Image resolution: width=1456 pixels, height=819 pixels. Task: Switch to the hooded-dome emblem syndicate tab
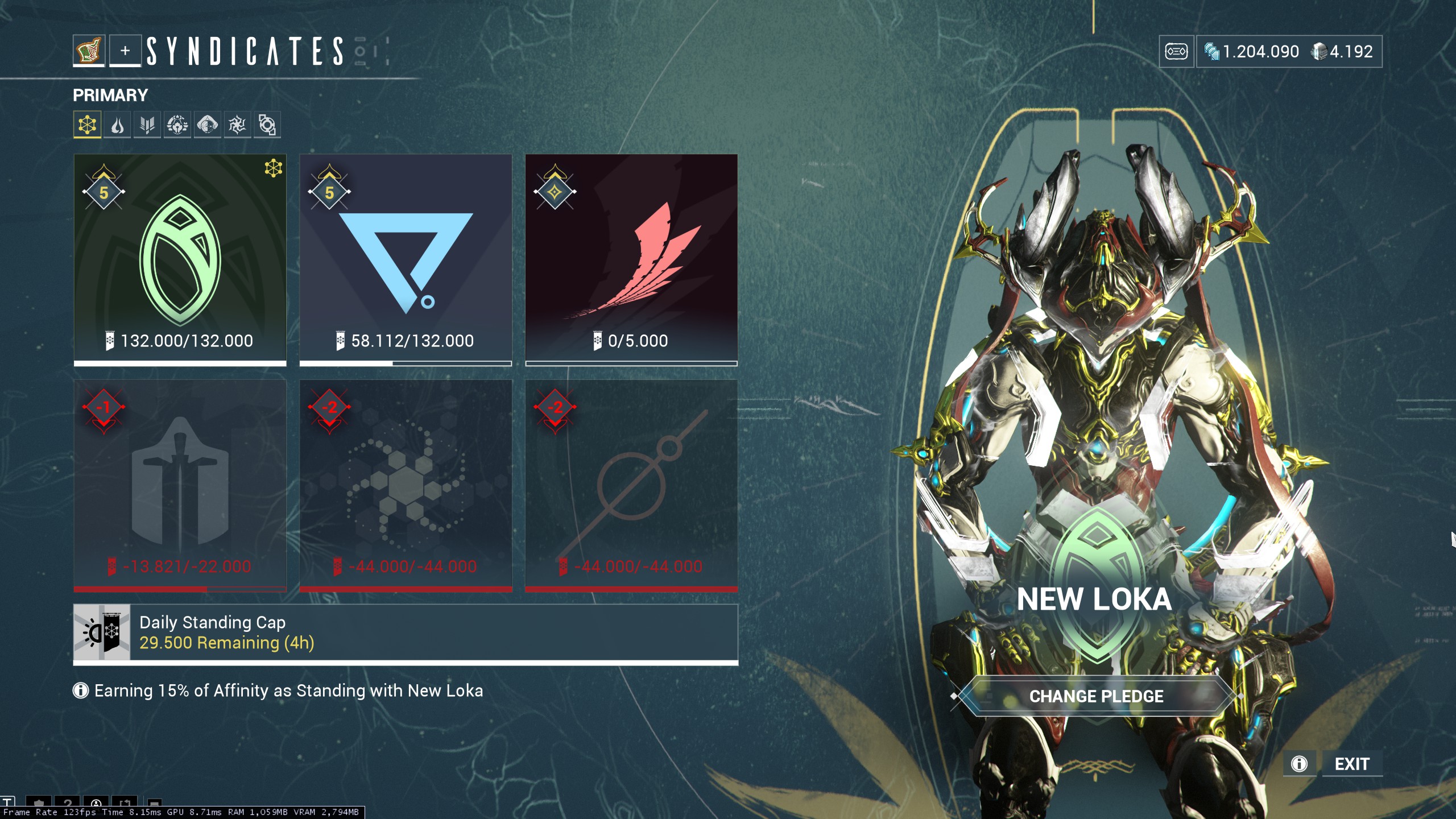coord(208,125)
